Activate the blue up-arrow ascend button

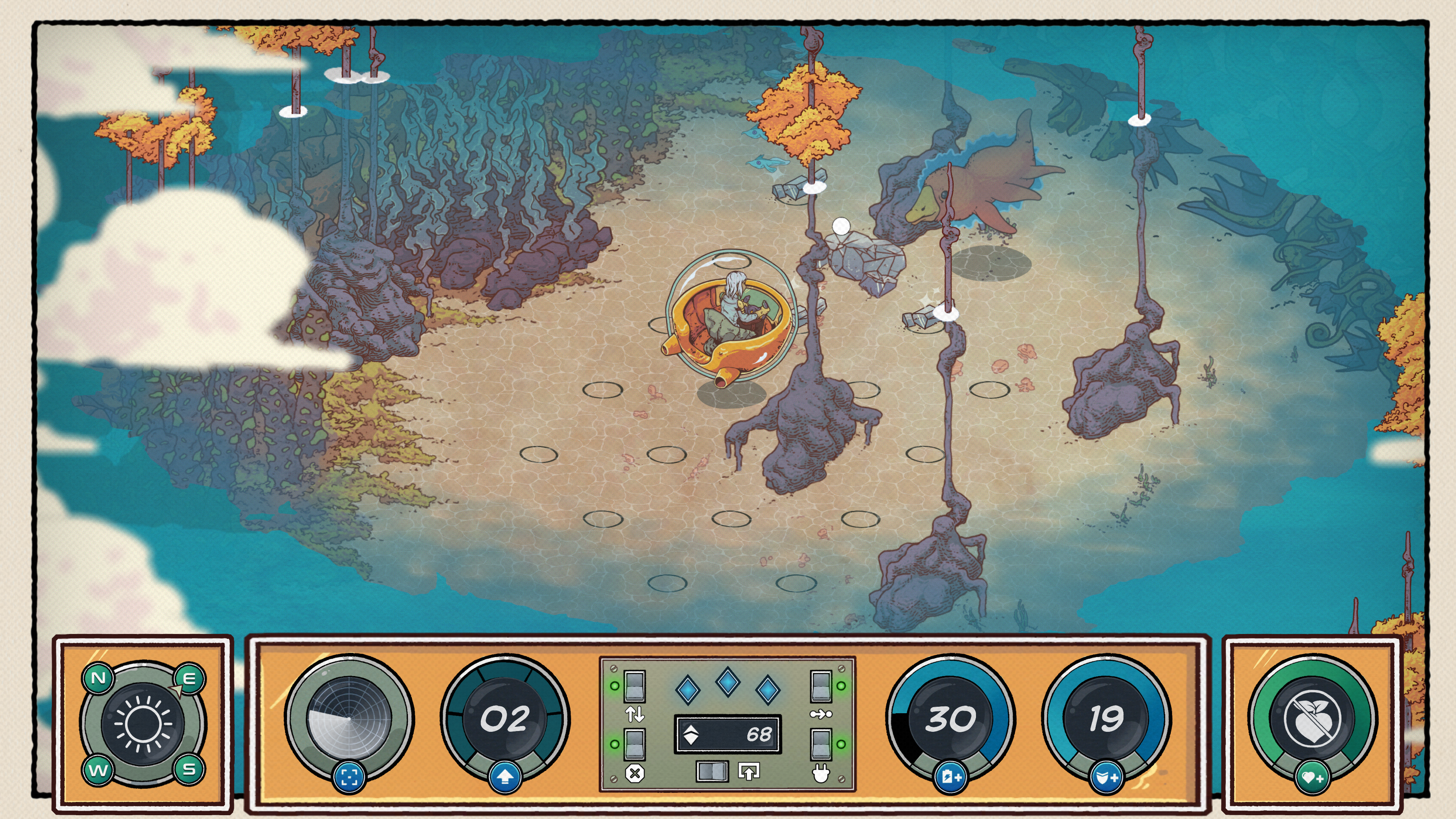pyautogui.click(x=505, y=778)
